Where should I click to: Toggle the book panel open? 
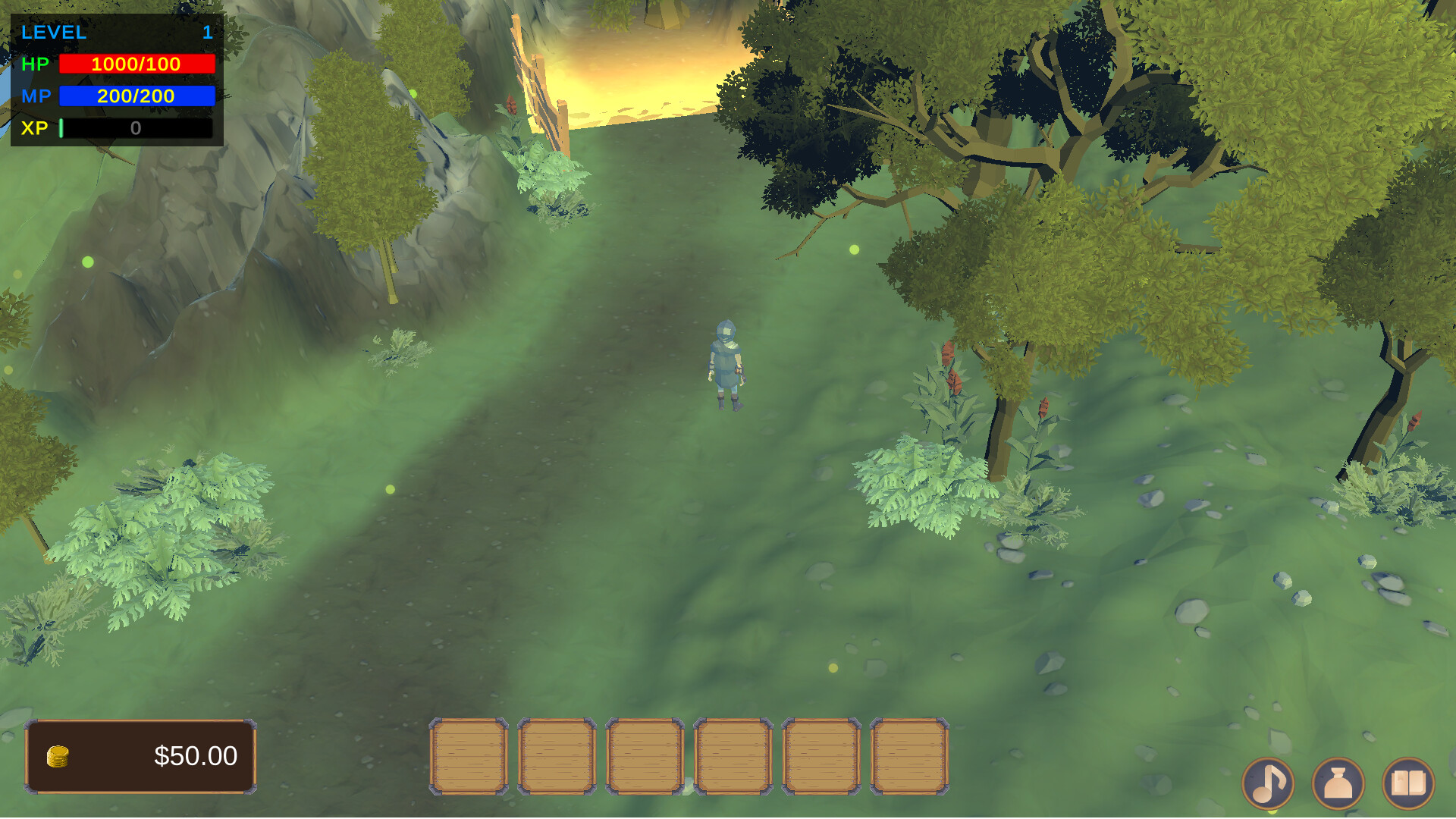click(1412, 783)
